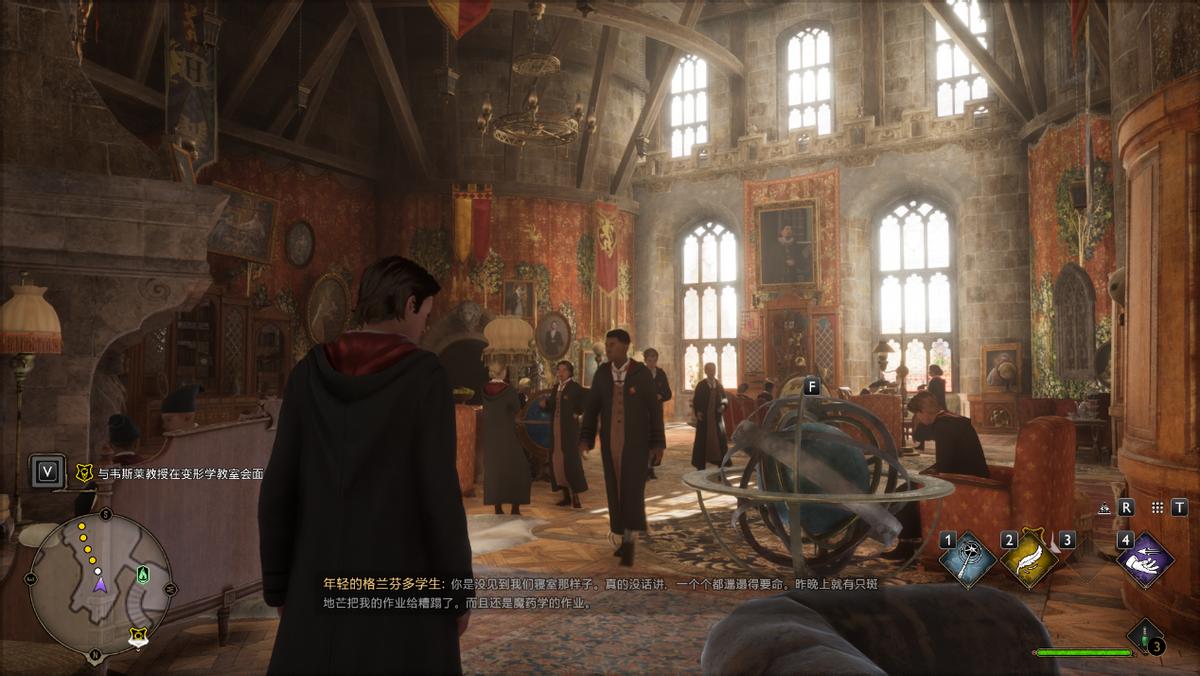Activate the blue wand spell in slot 1
The width and height of the screenshot is (1200, 676).
967,559
